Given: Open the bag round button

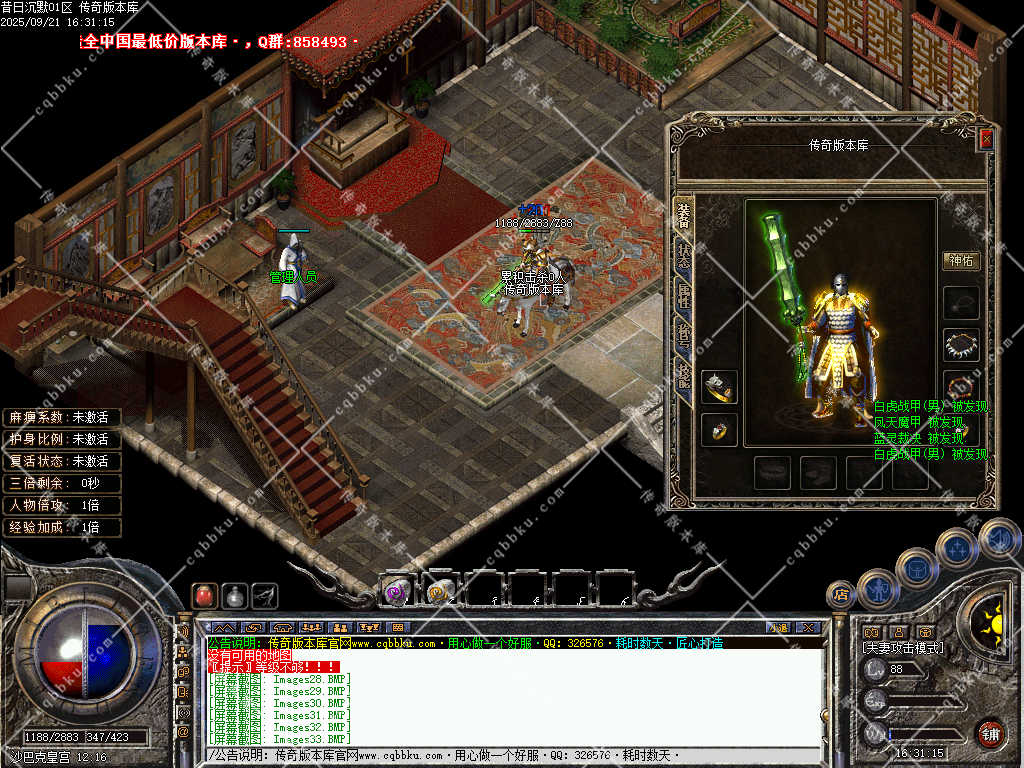Looking at the screenshot, I should click(x=916, y=568).
